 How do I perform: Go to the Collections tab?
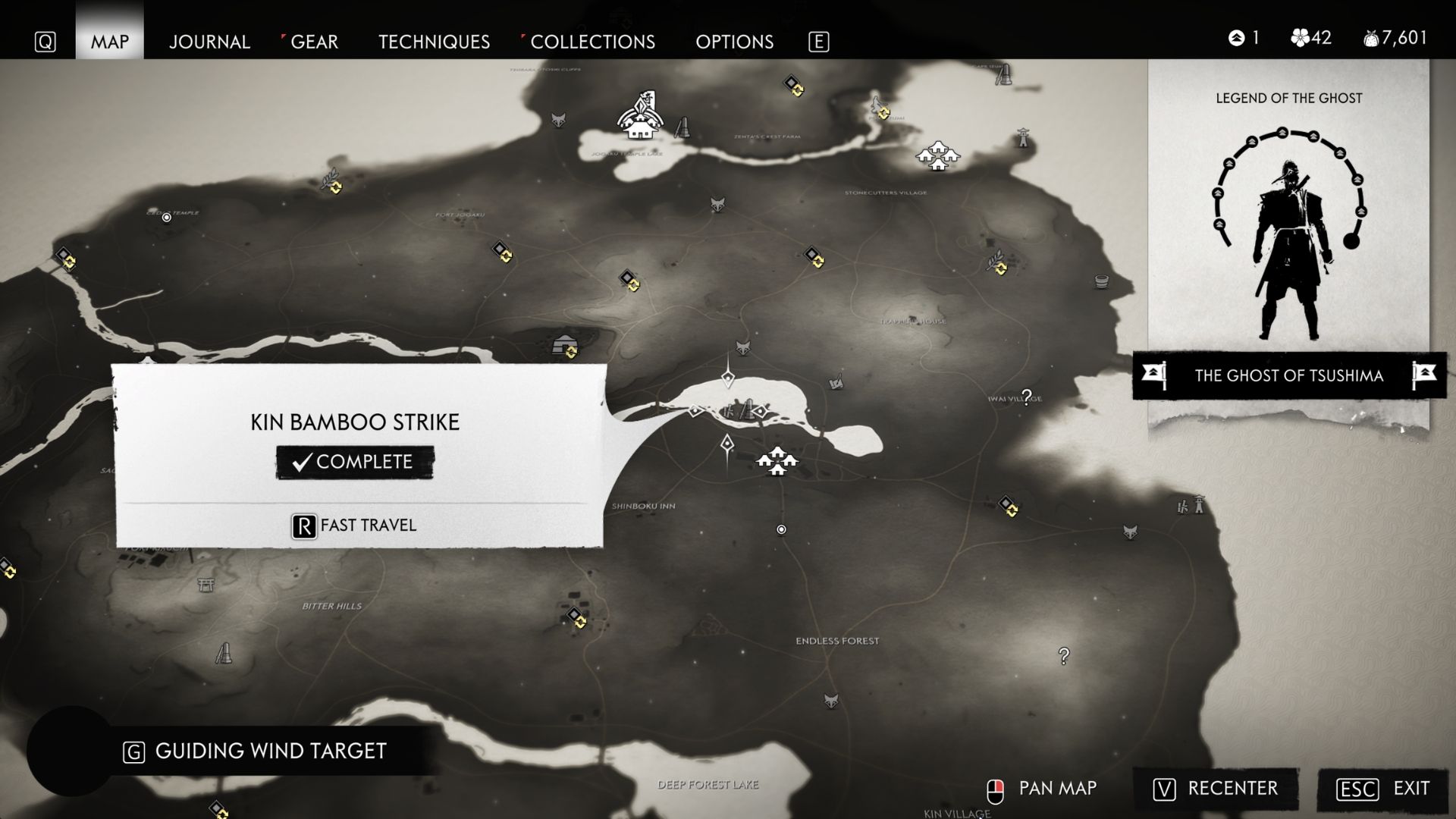592,42
